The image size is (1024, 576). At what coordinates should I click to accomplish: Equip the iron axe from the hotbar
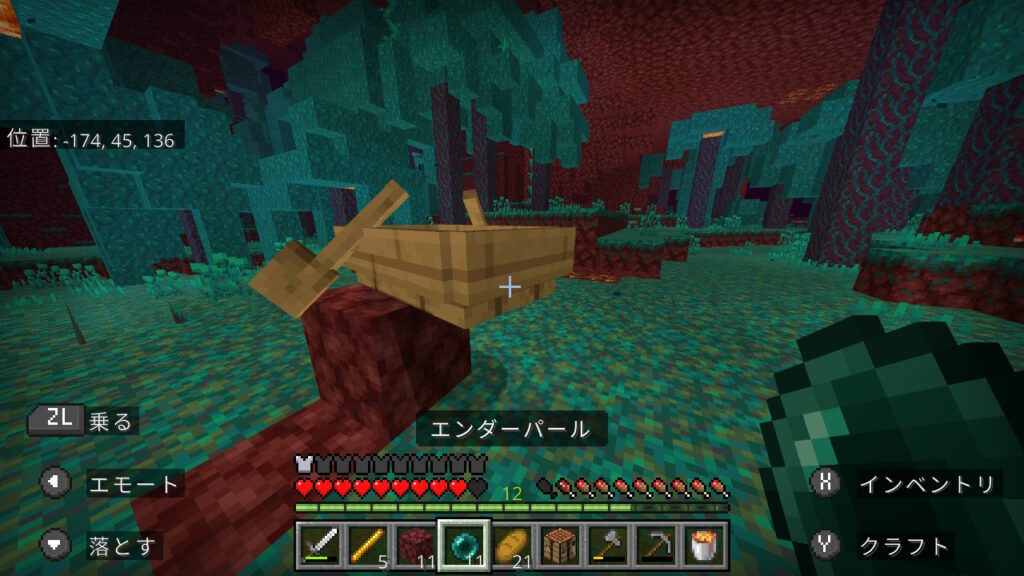[607, 546]
